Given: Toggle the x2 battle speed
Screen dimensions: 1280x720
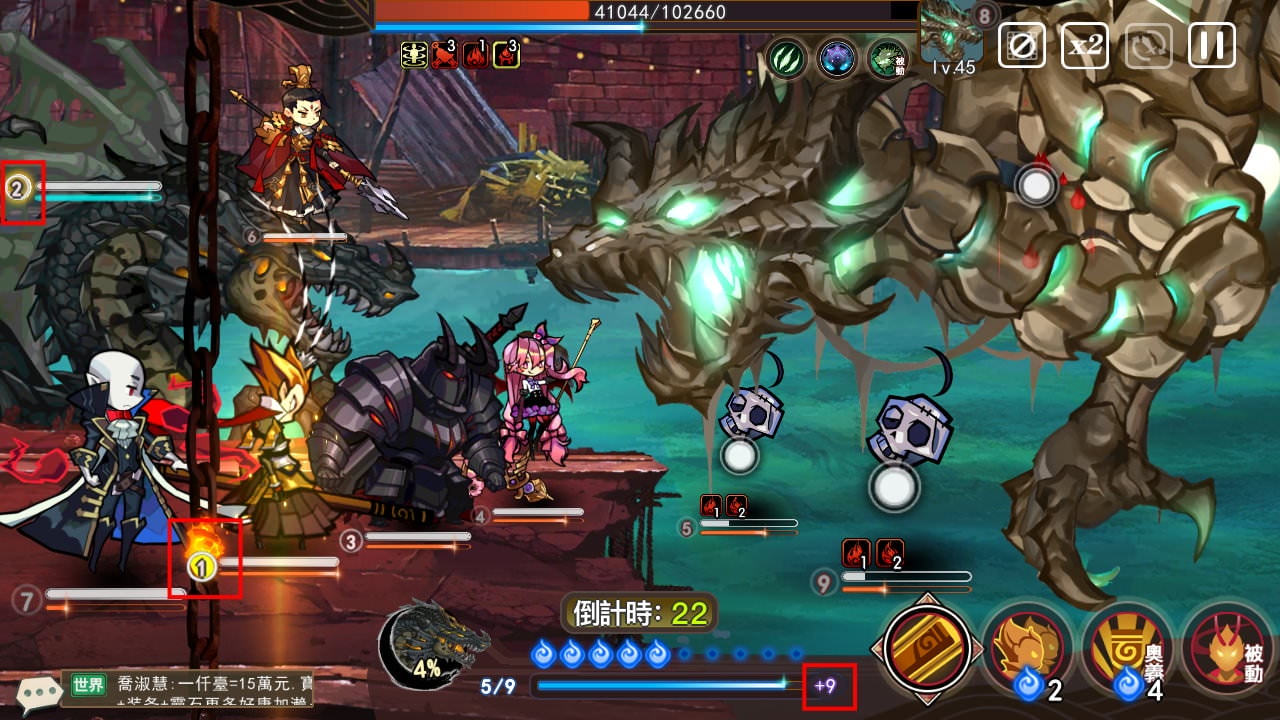Looking at the screenshot, I should coord(1084,45).
